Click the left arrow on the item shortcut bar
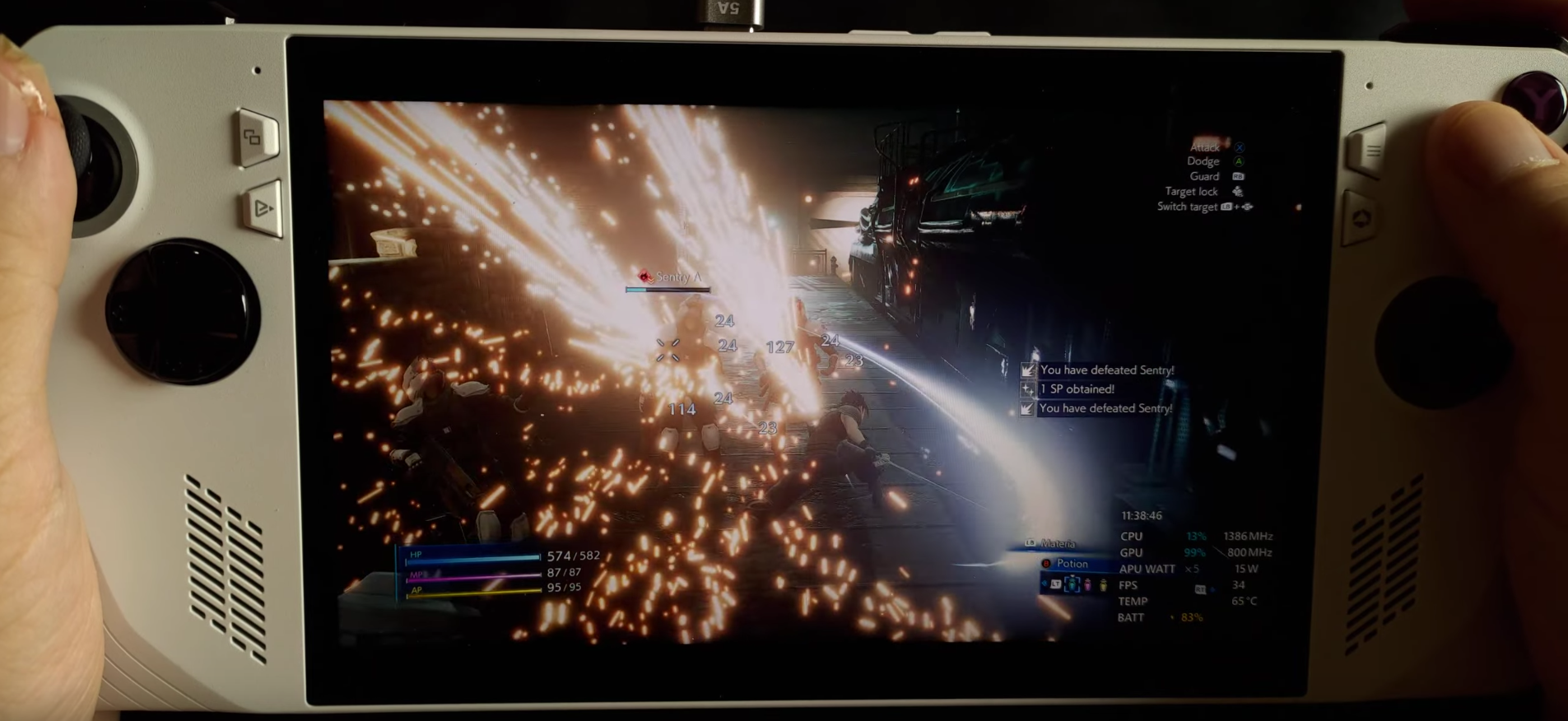This screenshot has height=721, width=1568. 1044,584
